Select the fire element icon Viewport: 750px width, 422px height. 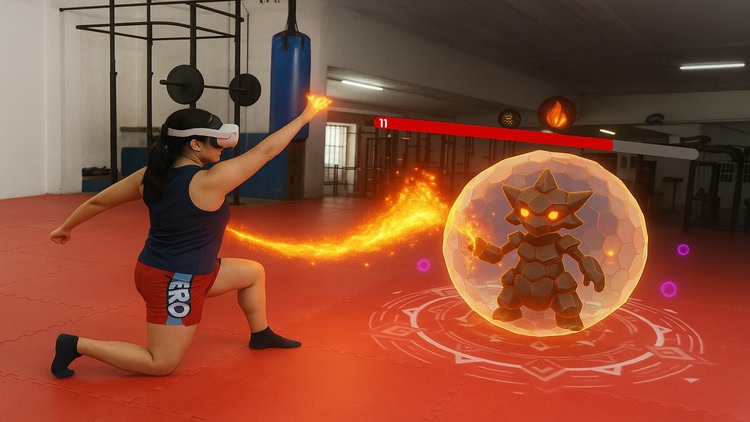pos(557,114)
